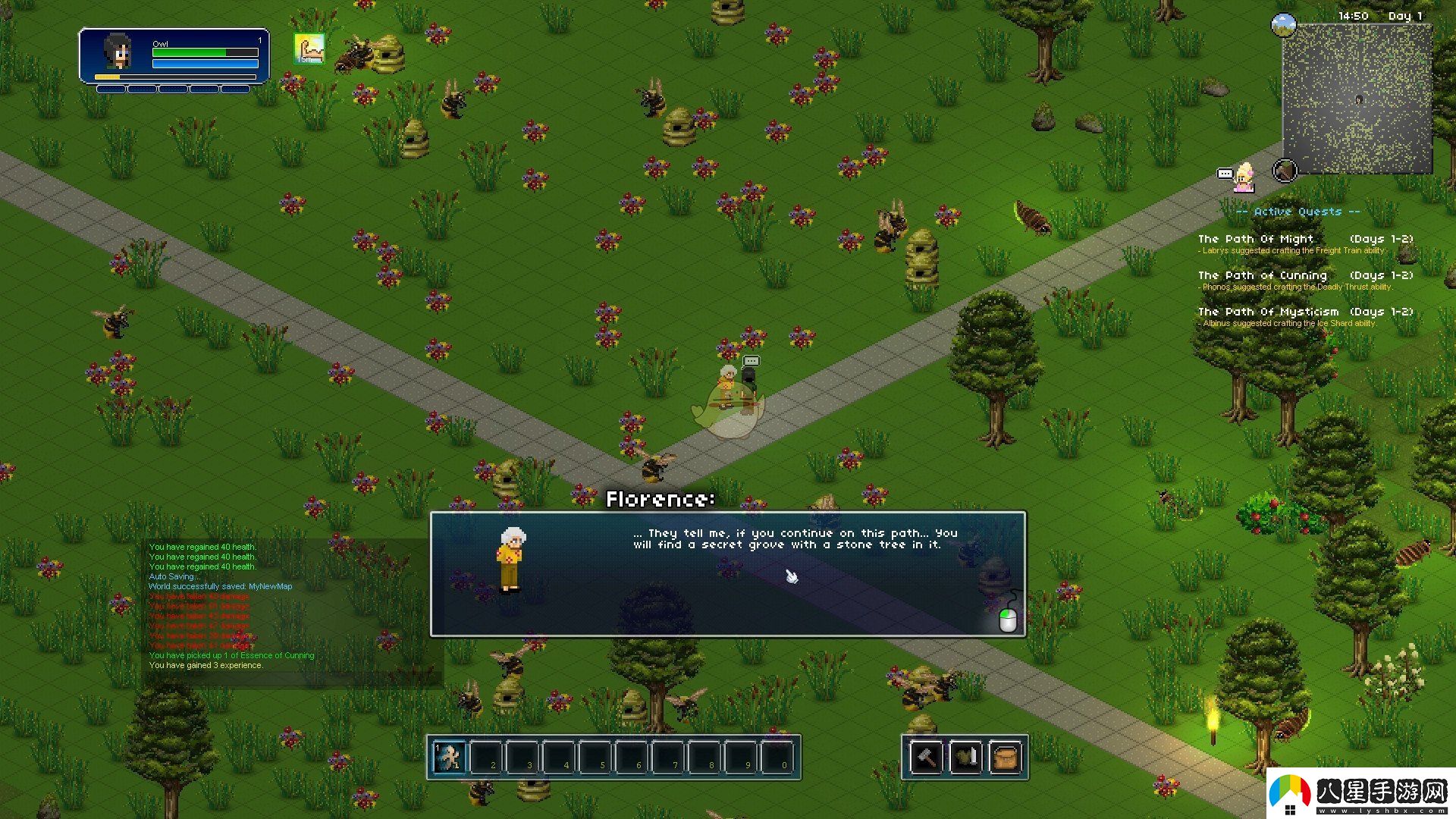The width and height of the screenshot is (1456, 819).
Task: Select the first hotbar ability slot
Action: click(x=450, y=757)
